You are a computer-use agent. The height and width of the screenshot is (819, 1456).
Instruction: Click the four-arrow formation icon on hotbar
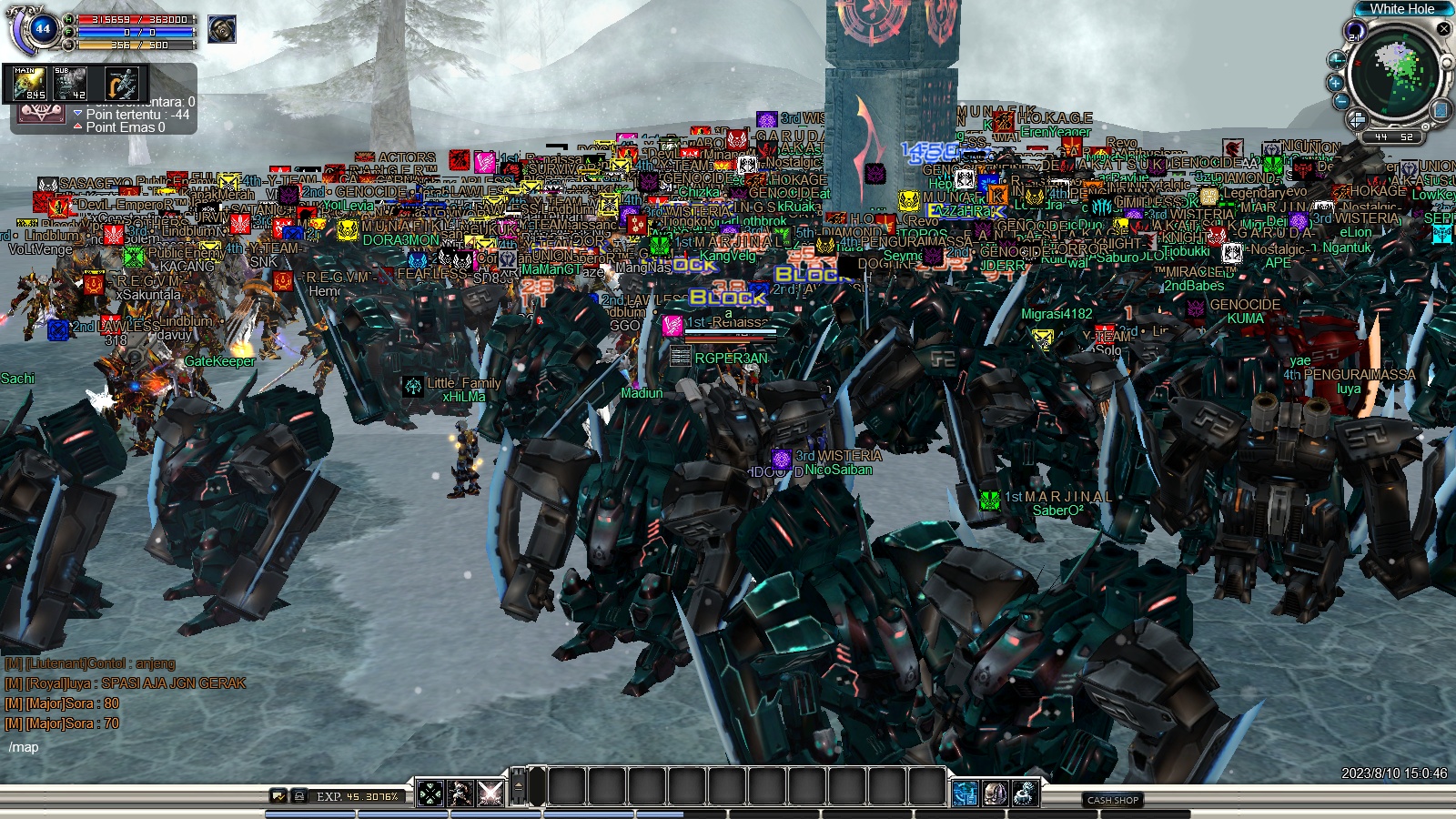pos(430,794)
